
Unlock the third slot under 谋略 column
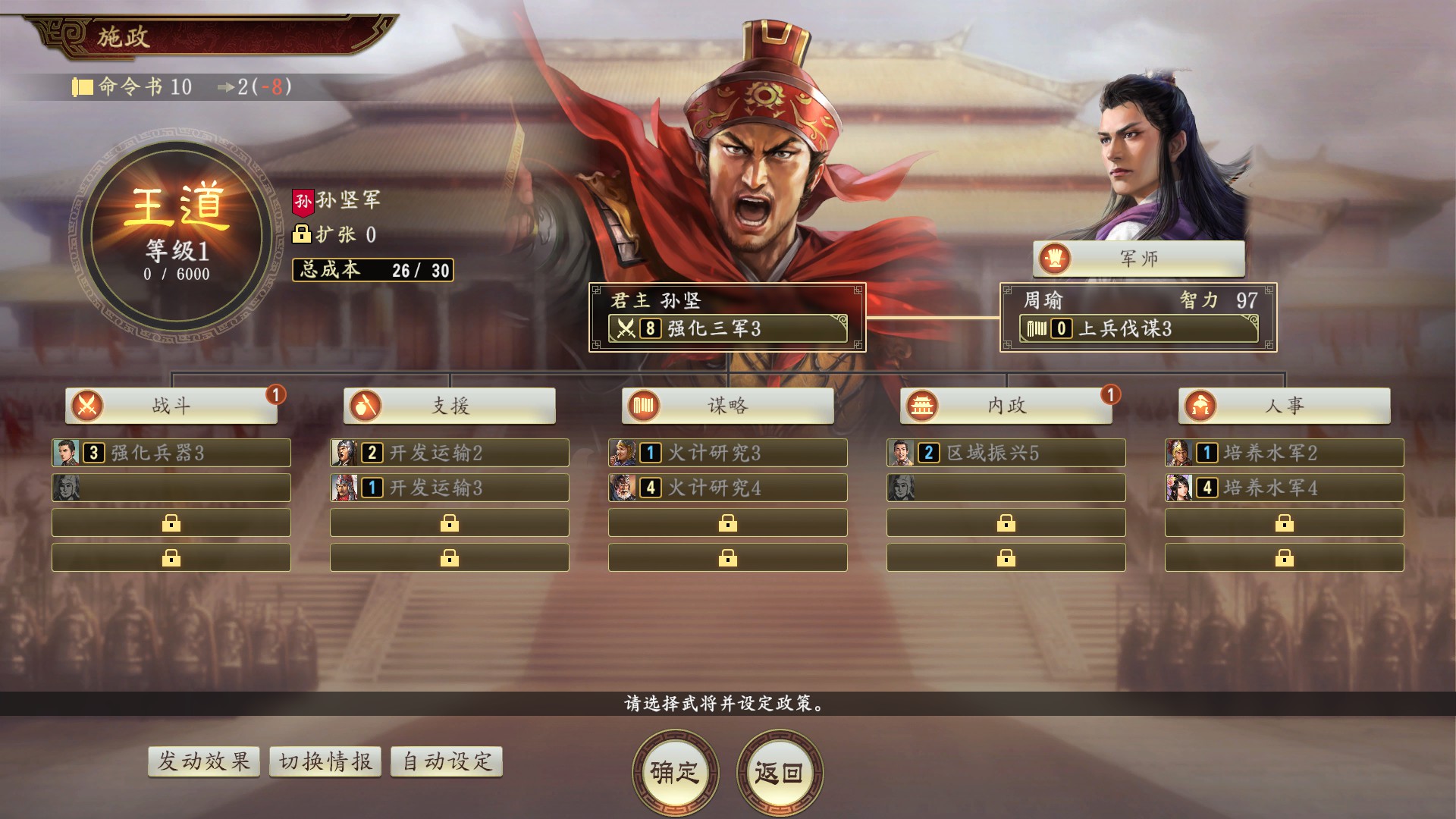click(727, 522)
